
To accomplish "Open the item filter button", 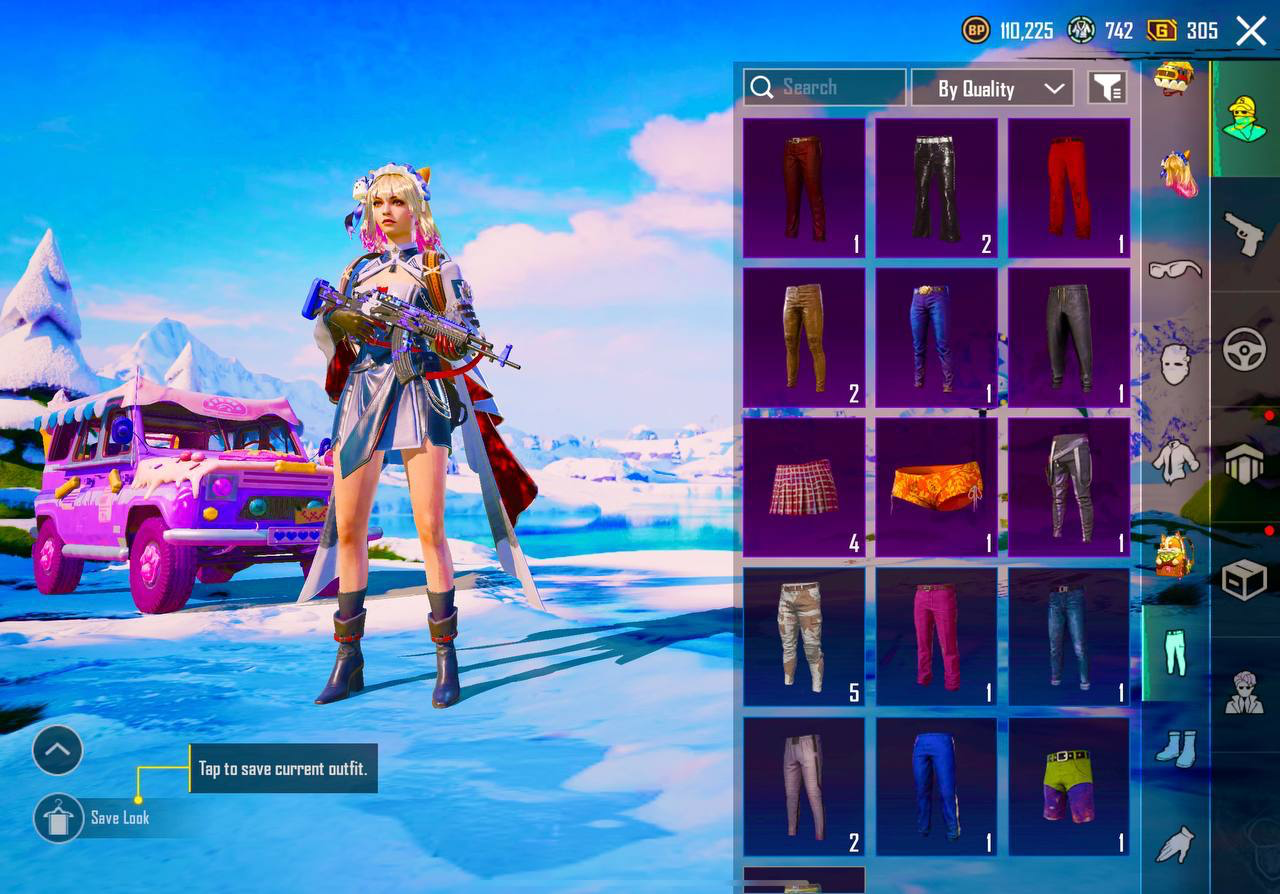I will pos(1107,88).
